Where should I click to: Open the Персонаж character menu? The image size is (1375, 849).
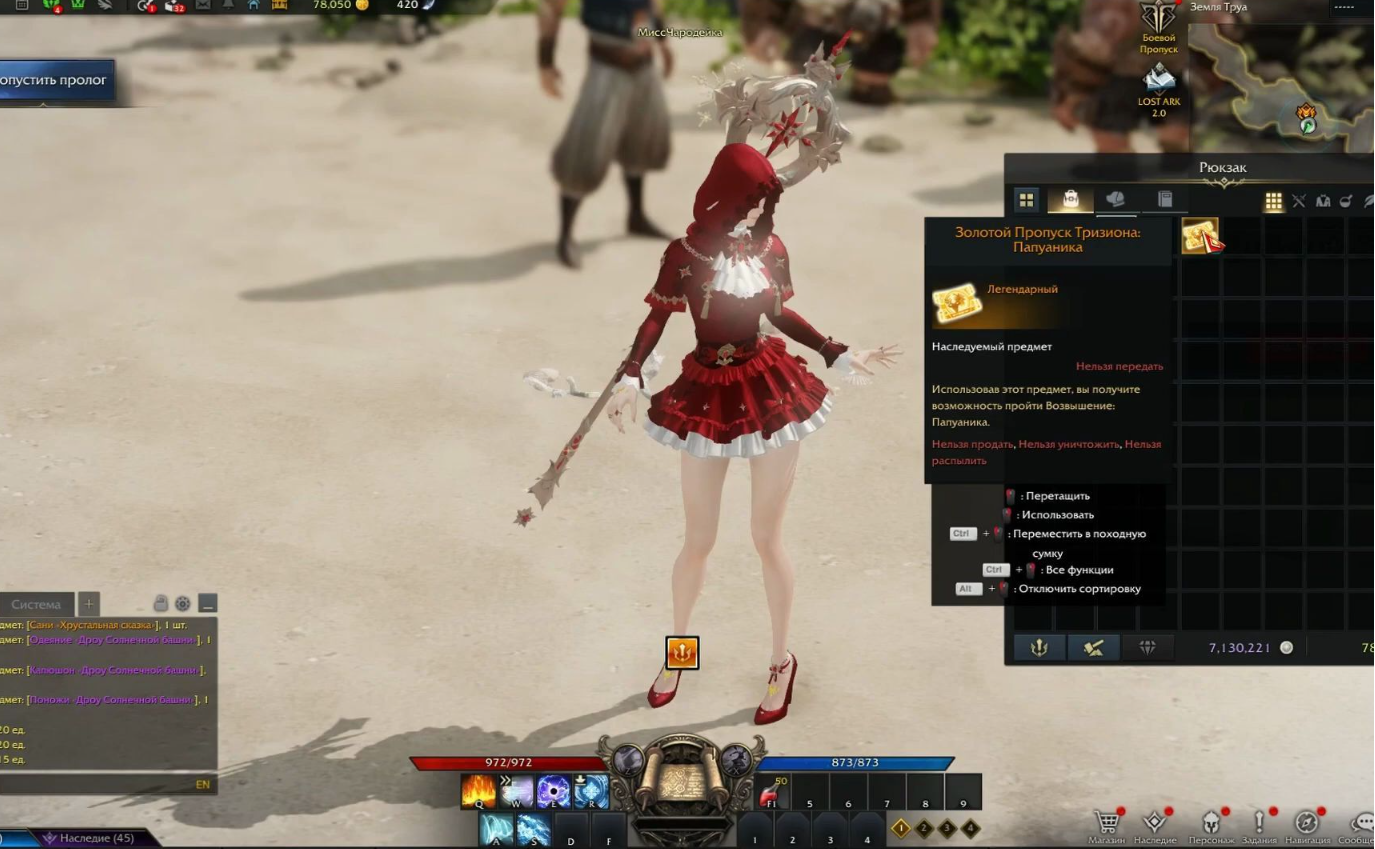pyautogui.click(x=1210, y=825)
